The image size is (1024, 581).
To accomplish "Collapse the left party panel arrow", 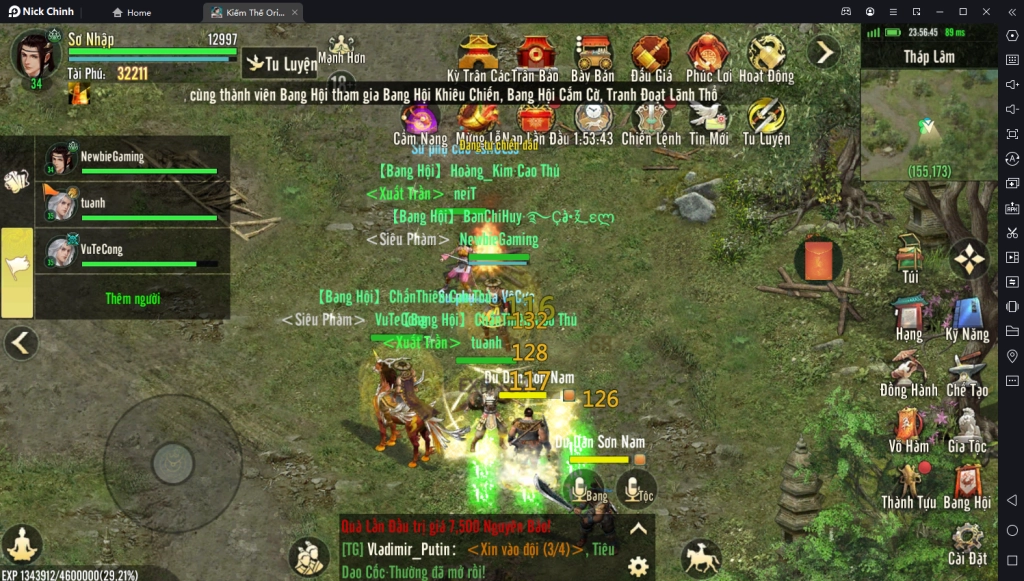I will tap(20, 343).
